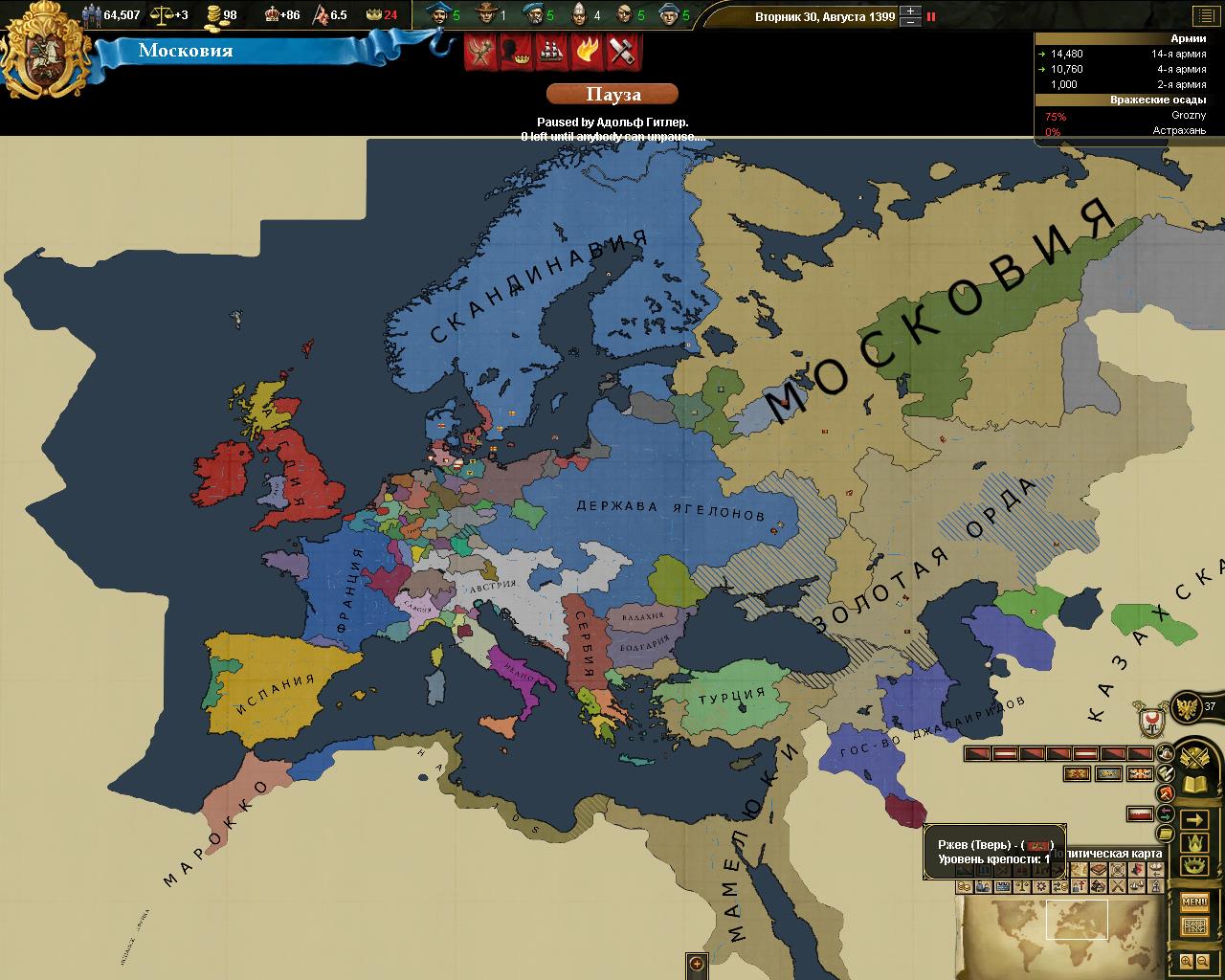
Task: Select the 4-я армия outliner entry
Action: 1129,69
